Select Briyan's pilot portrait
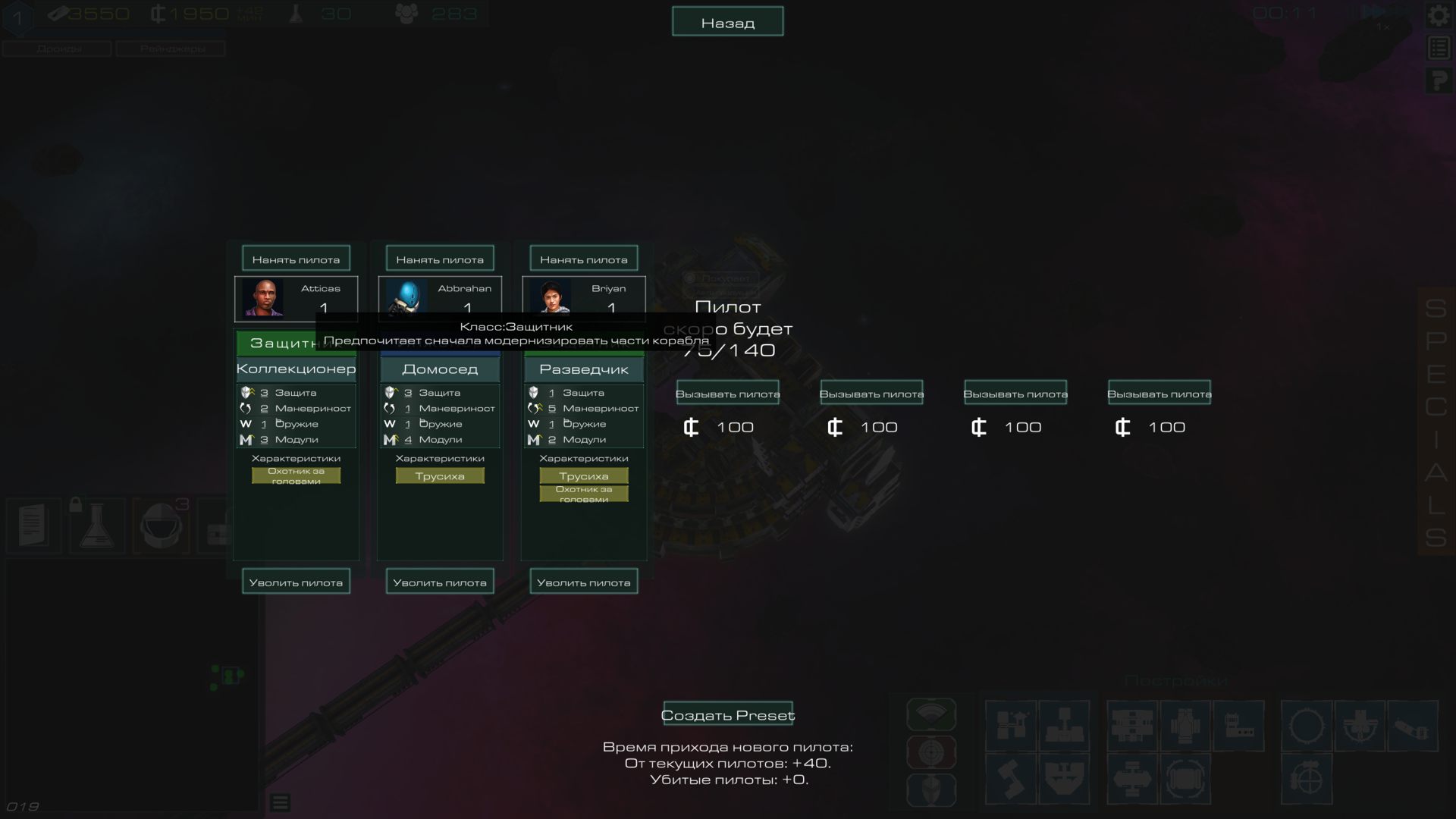1456x819 pixels. click(x=551, y=297)
